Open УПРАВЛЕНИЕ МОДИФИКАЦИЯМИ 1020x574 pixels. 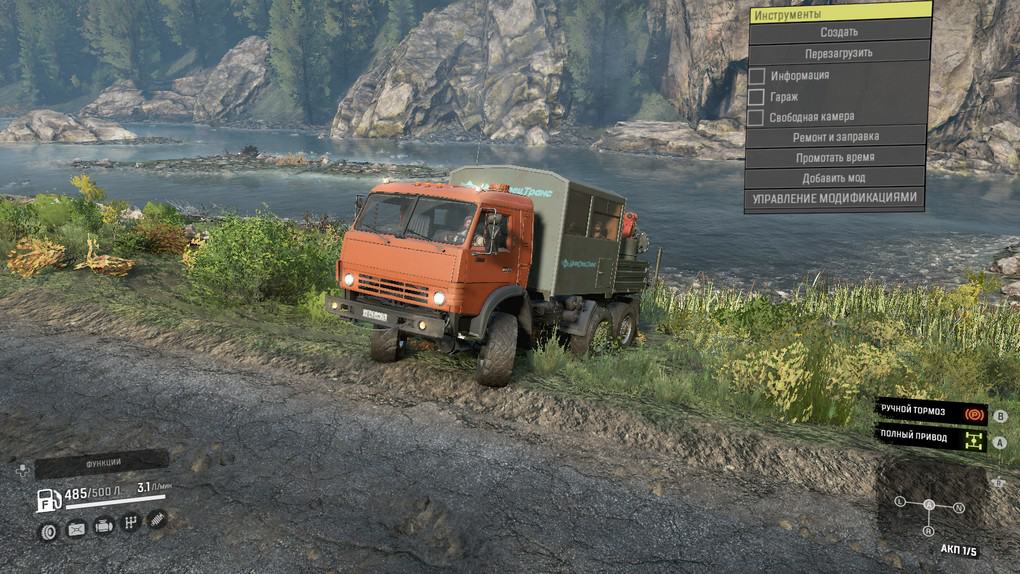(x=834, y=198)
